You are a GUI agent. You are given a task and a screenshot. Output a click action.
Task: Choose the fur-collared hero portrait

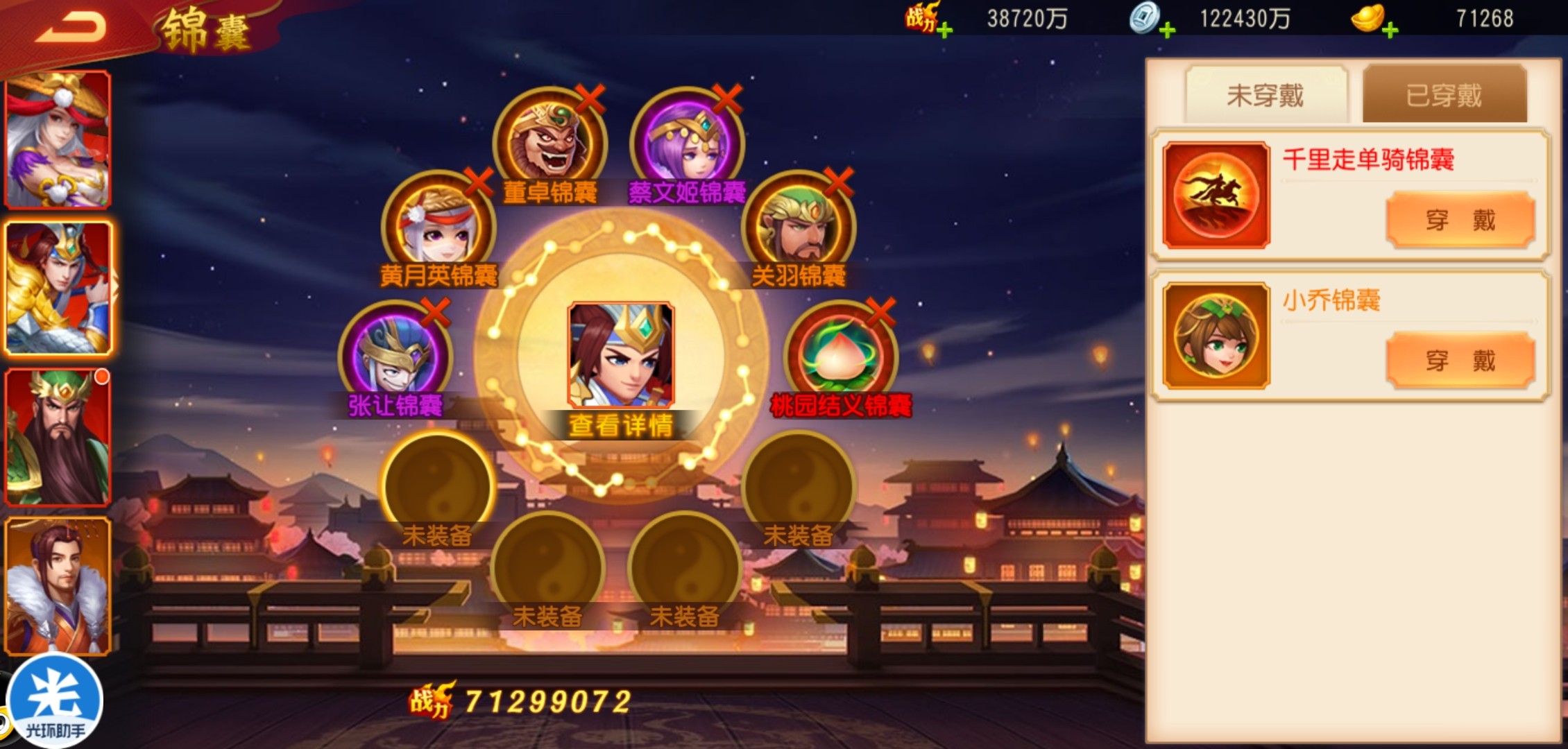58,586
